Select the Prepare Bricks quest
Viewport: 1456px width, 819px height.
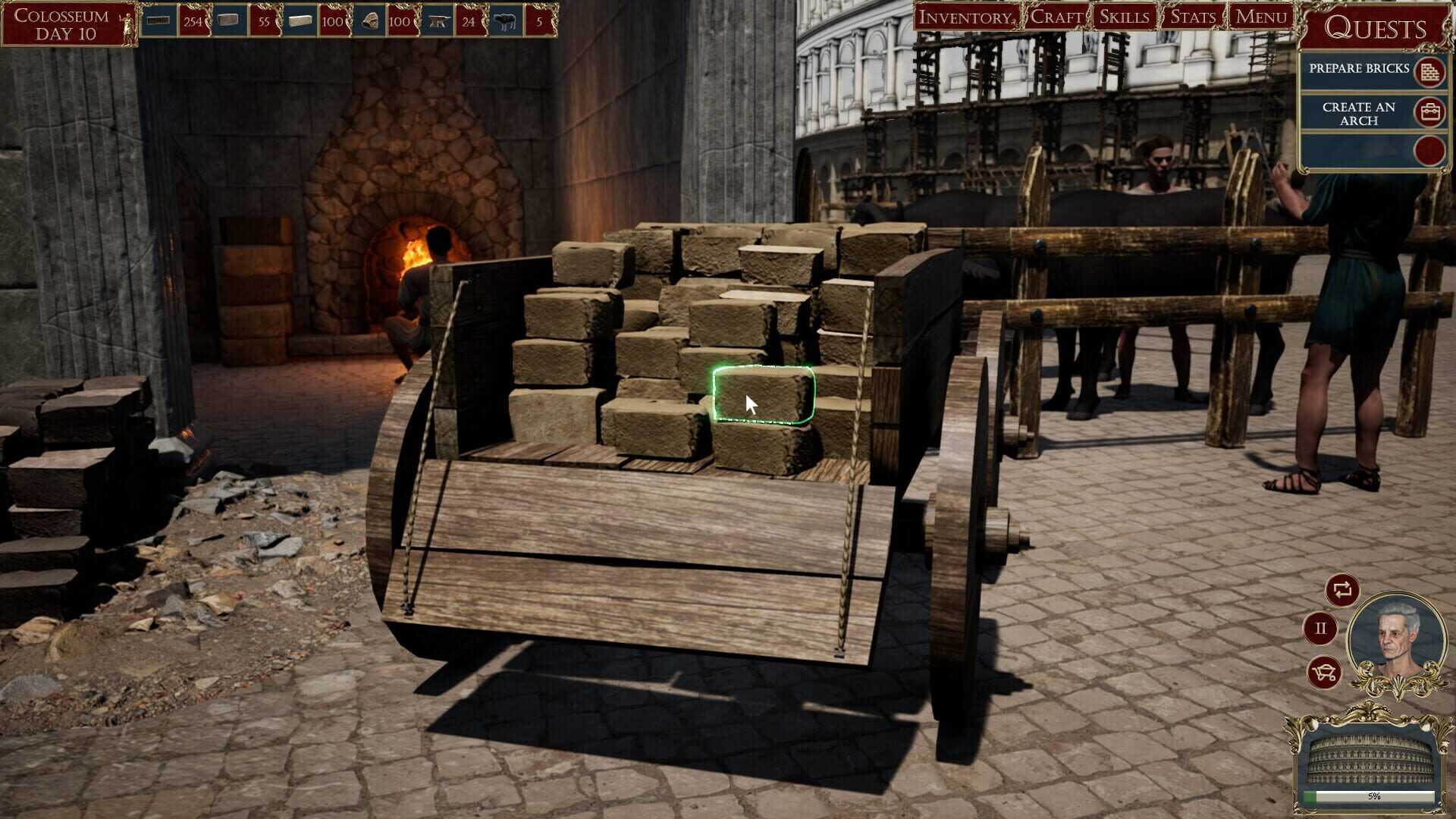pyautogui.click(x=1360, y=70)
